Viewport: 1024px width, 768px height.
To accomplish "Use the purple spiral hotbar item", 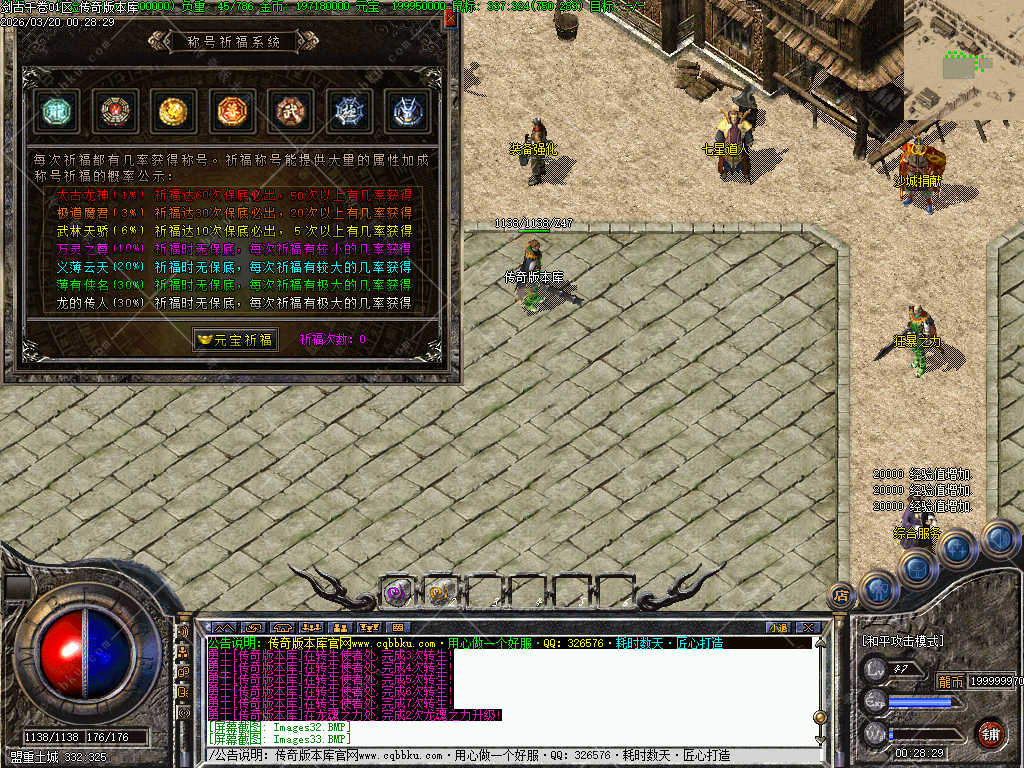I will tap(397, 592).
